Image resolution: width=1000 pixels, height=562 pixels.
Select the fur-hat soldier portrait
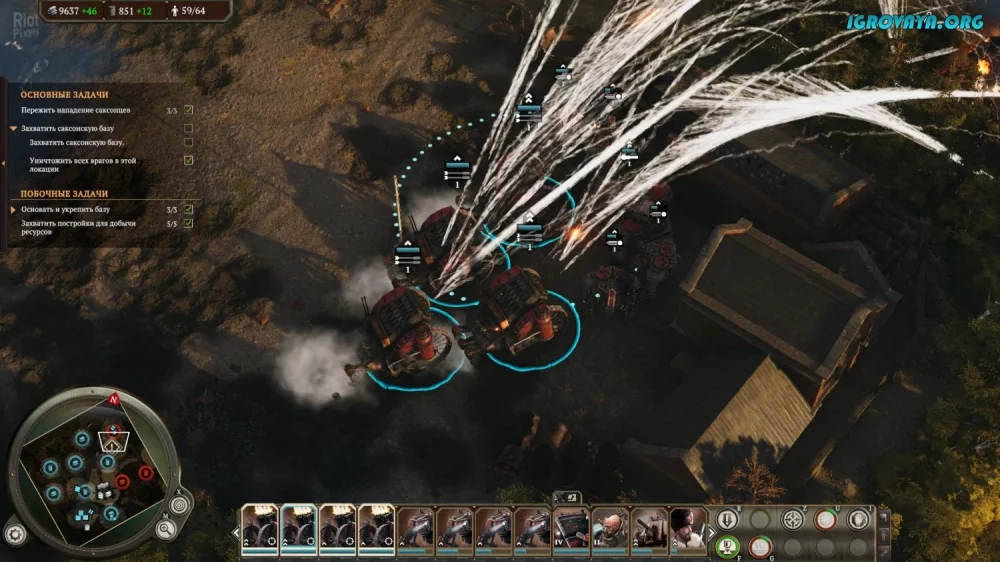click(x=688, y=527)
